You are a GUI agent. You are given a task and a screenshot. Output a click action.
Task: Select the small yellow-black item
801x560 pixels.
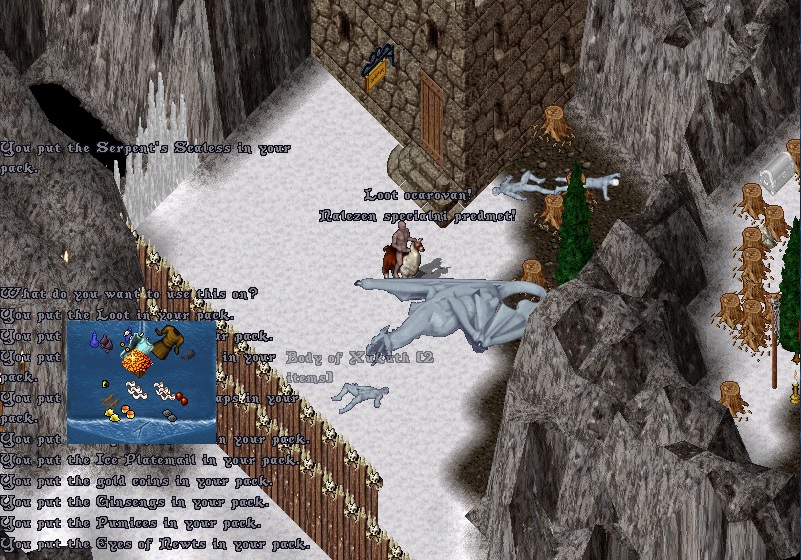click(x=105, y=384)
